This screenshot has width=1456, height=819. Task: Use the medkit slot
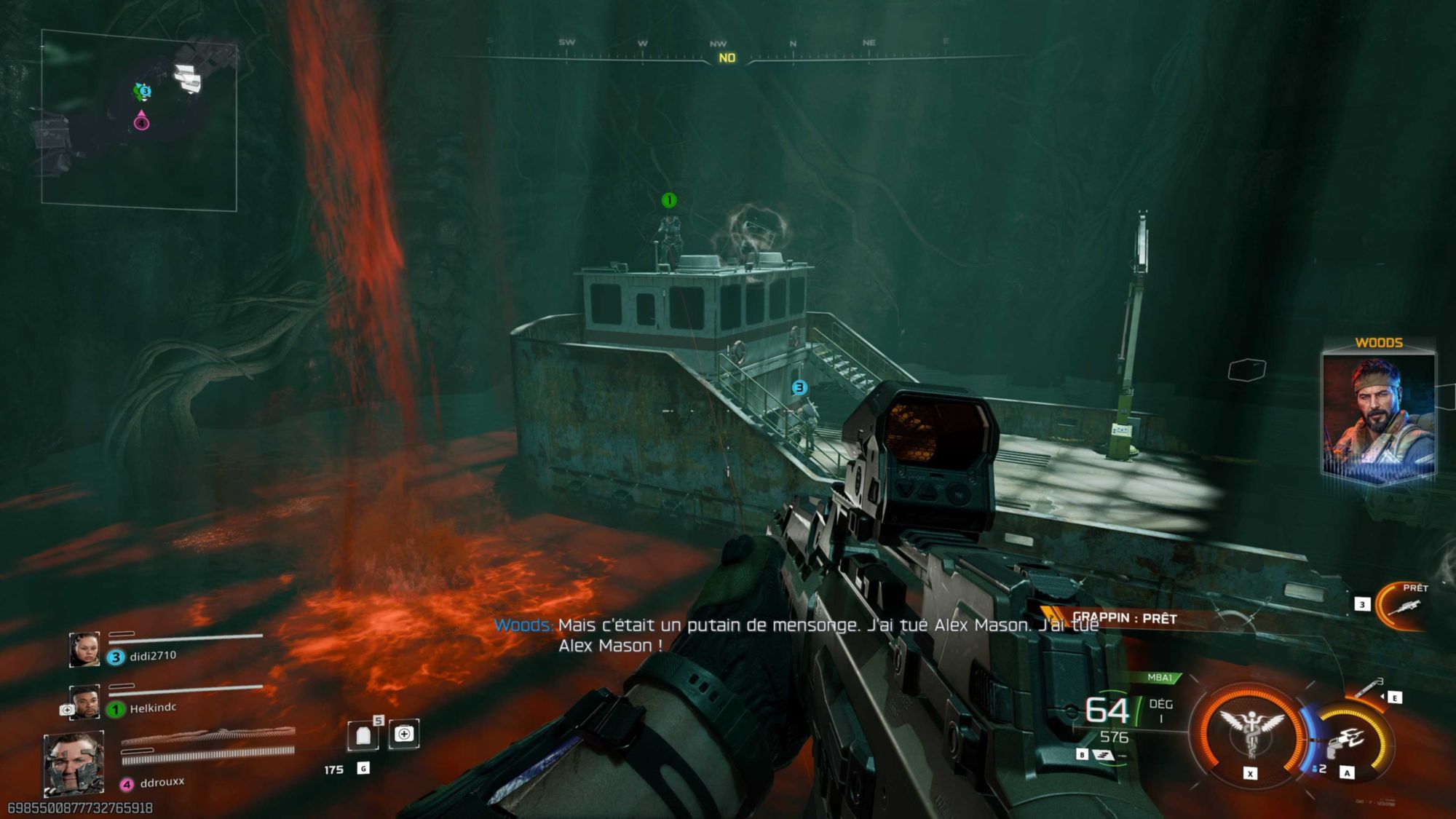[x=404, y=734]
